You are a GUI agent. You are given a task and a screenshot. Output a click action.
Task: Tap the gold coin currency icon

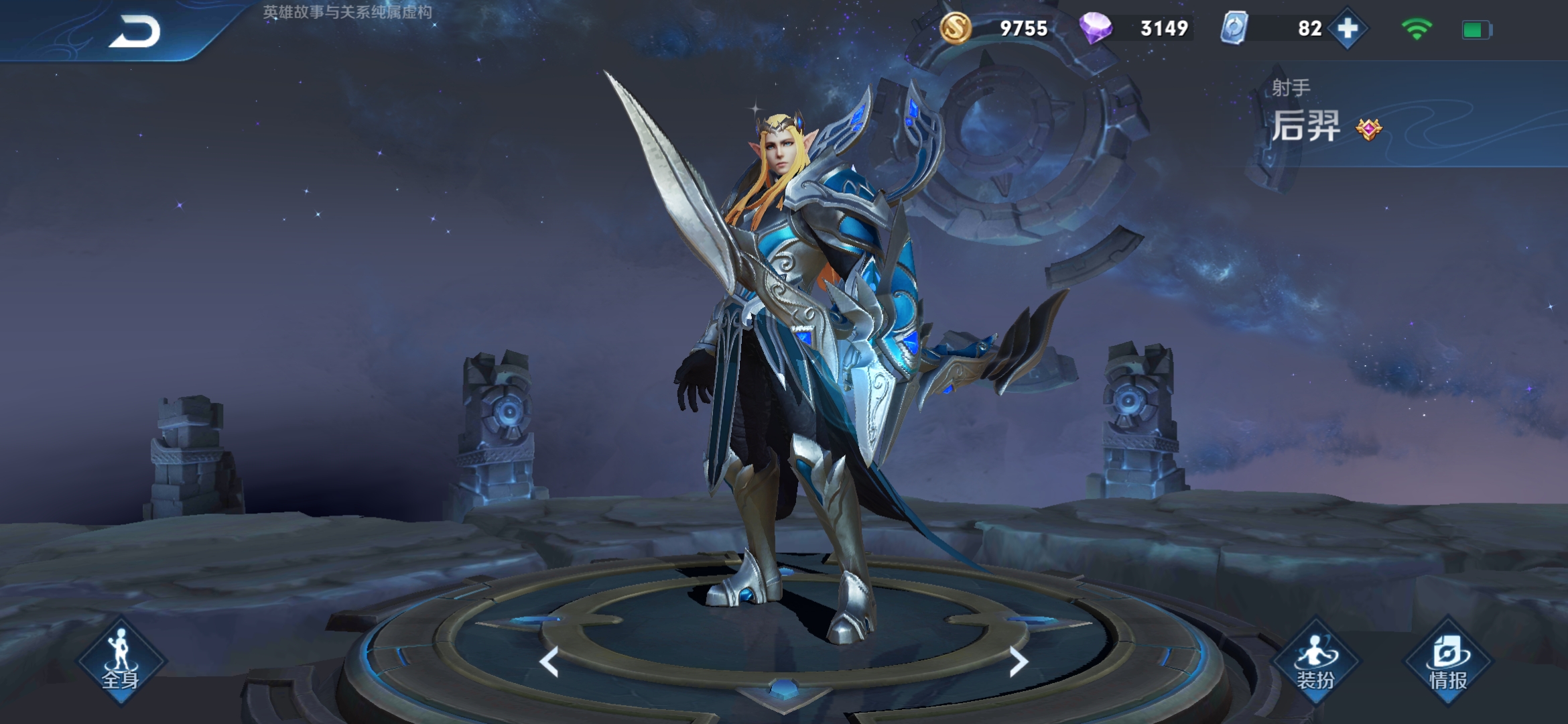(x=955, y=28)
